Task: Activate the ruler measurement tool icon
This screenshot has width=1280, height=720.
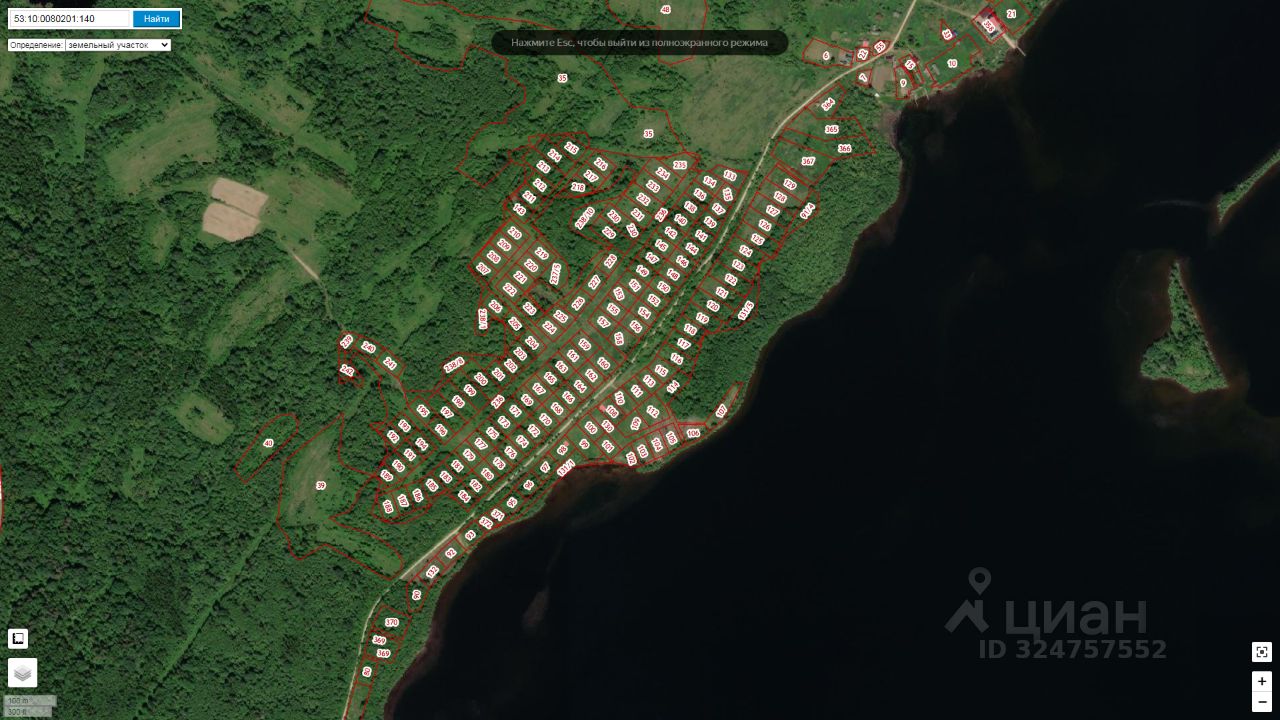Action: point(18,638)
